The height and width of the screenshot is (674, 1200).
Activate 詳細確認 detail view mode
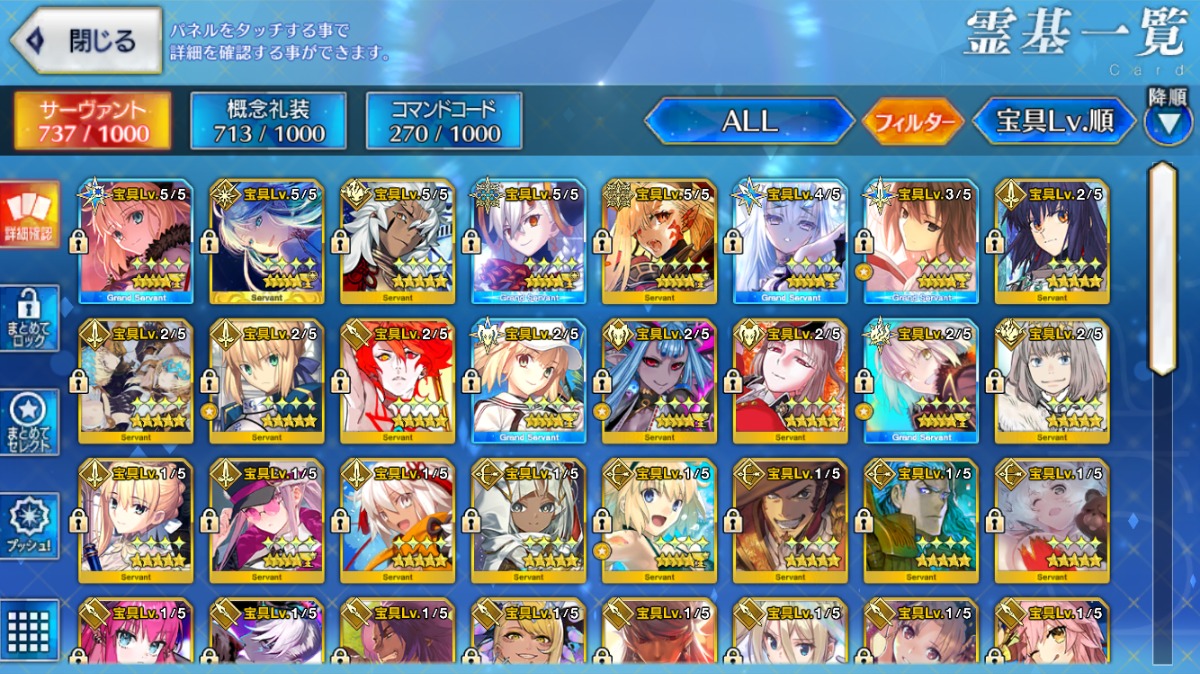click(29, 216)
